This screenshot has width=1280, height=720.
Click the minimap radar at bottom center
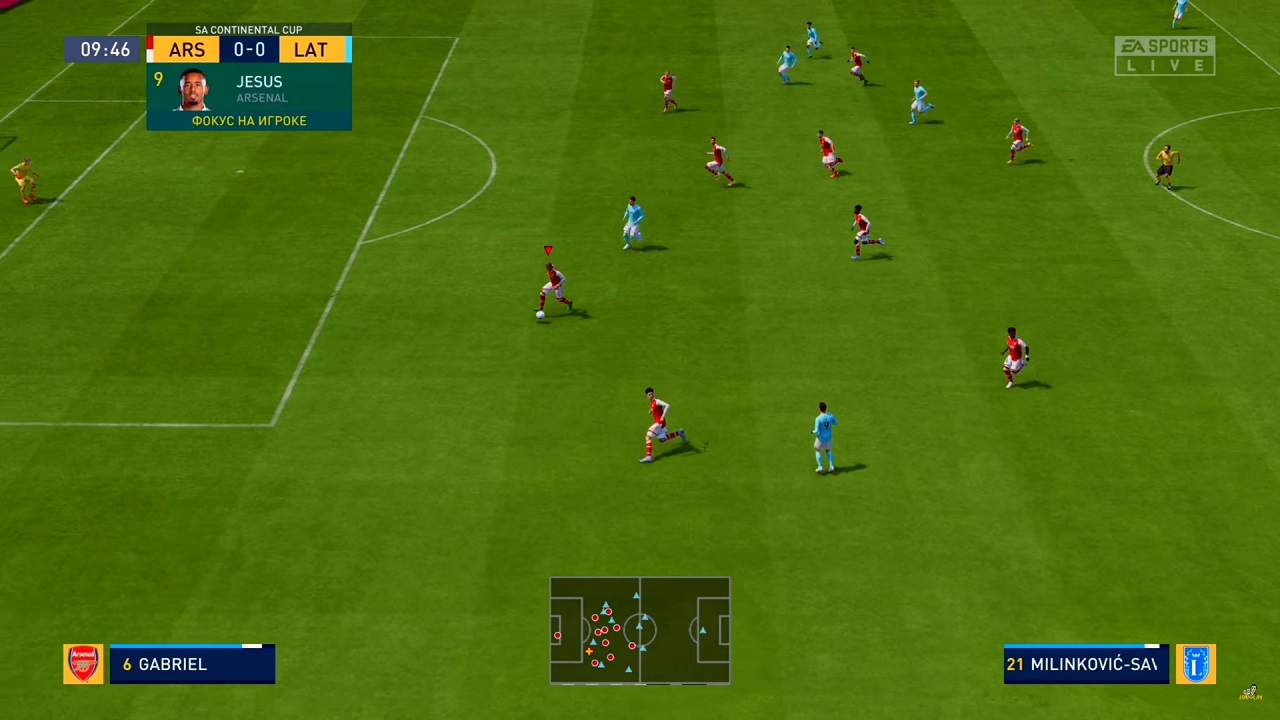(640, 630)
